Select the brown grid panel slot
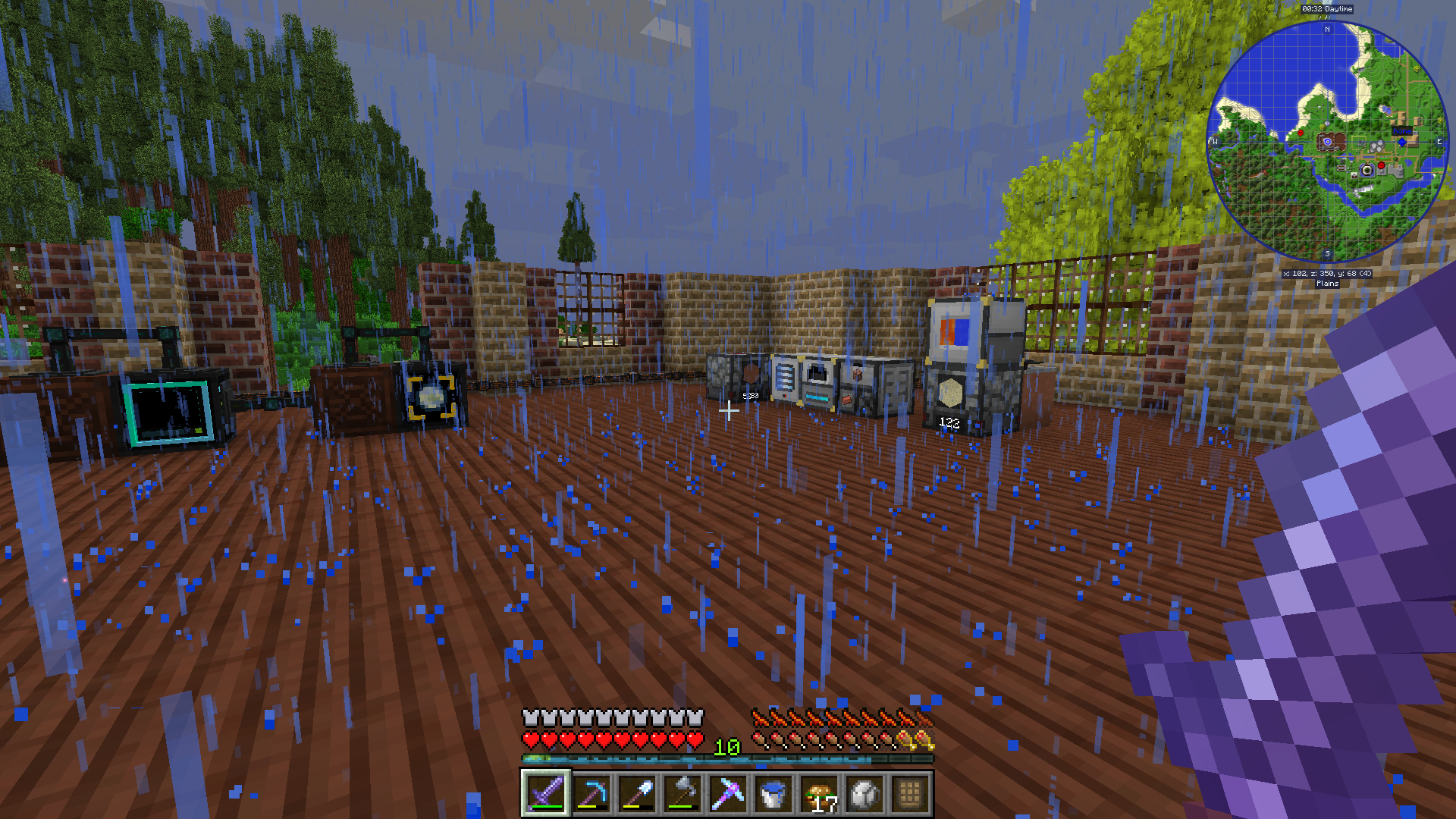The image size is (1456, 819). [910, 794]
